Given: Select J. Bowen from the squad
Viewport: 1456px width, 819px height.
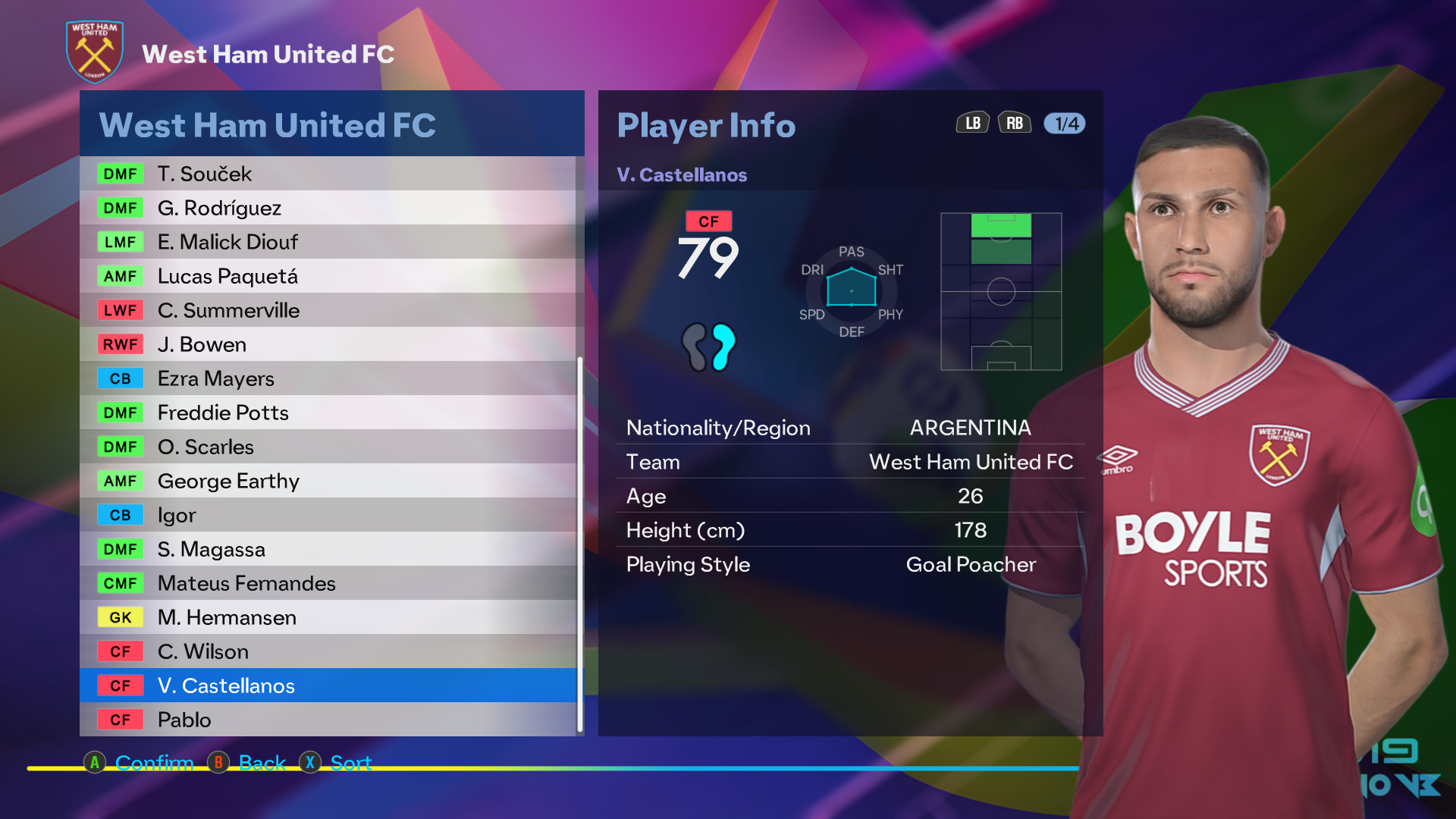Looking at the screenshot, I should (x=328, y=344).
